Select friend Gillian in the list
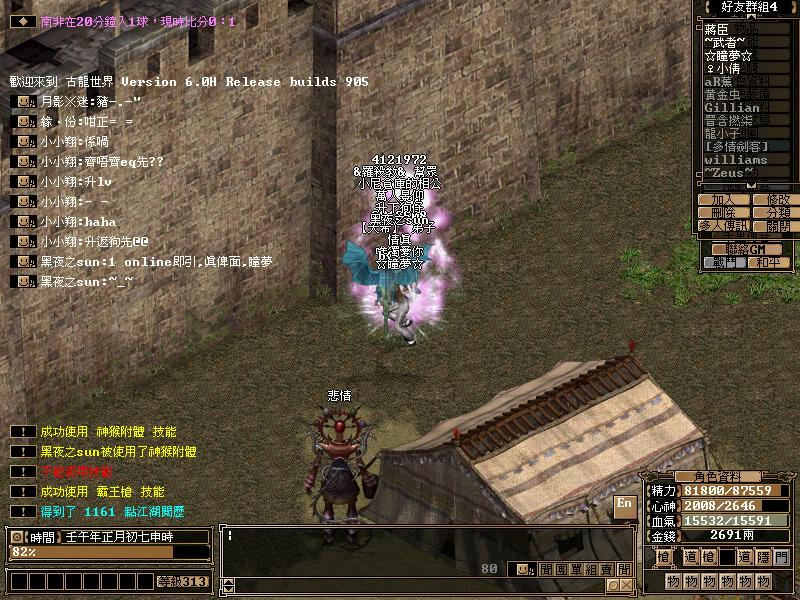This screenshot has width=800, height=600. pos(733,108)
